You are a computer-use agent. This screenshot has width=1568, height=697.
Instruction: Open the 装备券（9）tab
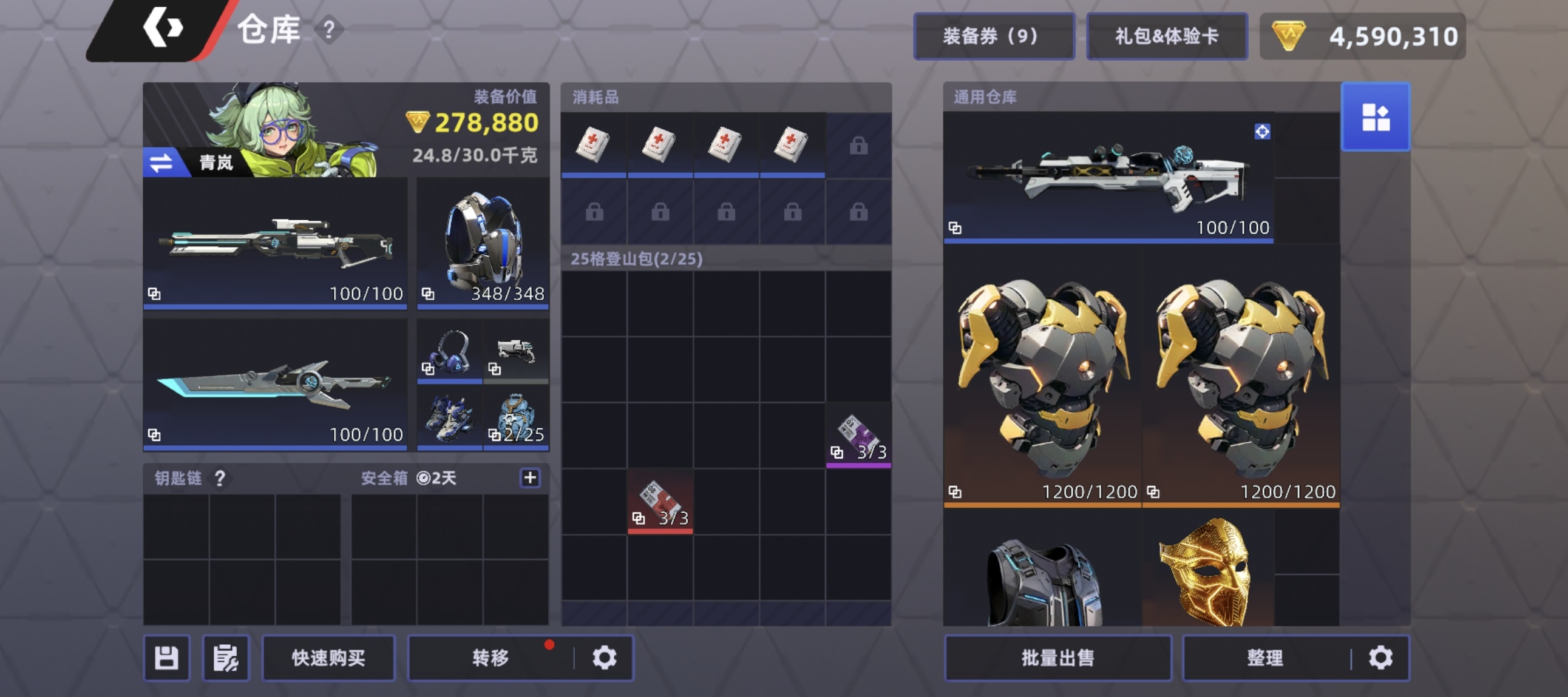[993, 36]
